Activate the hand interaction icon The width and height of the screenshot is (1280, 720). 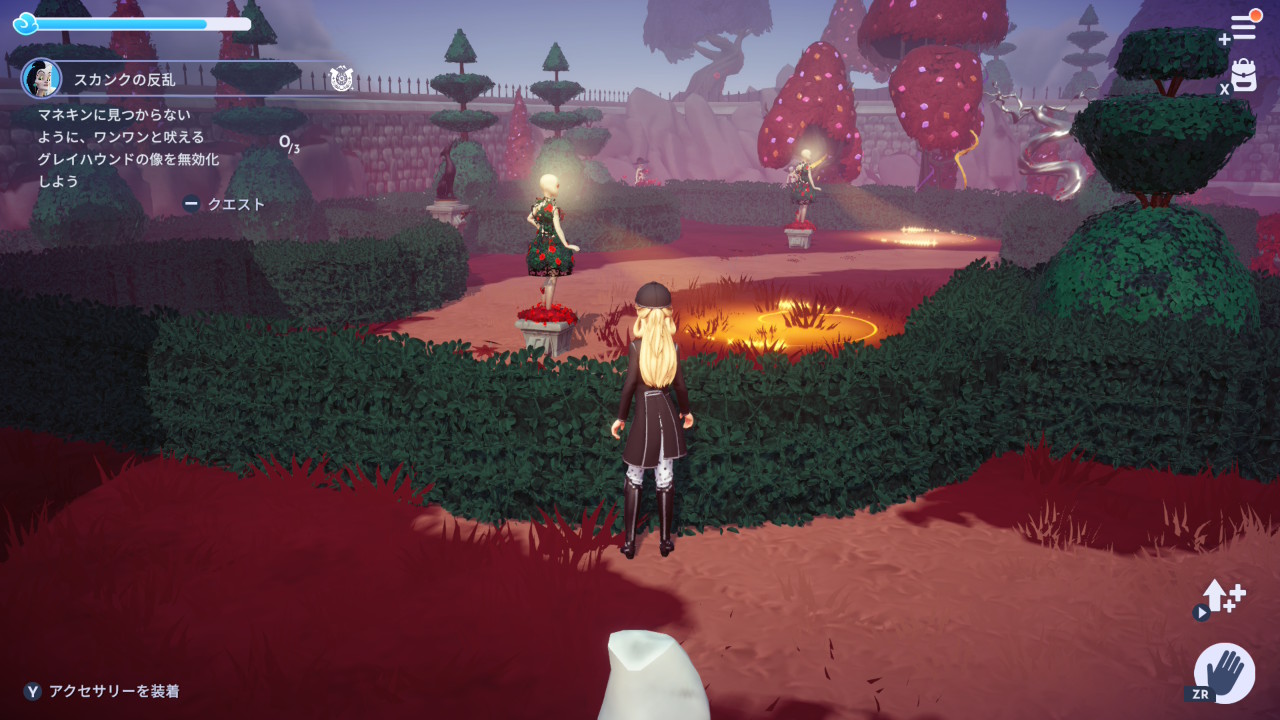click(1225, 672)
